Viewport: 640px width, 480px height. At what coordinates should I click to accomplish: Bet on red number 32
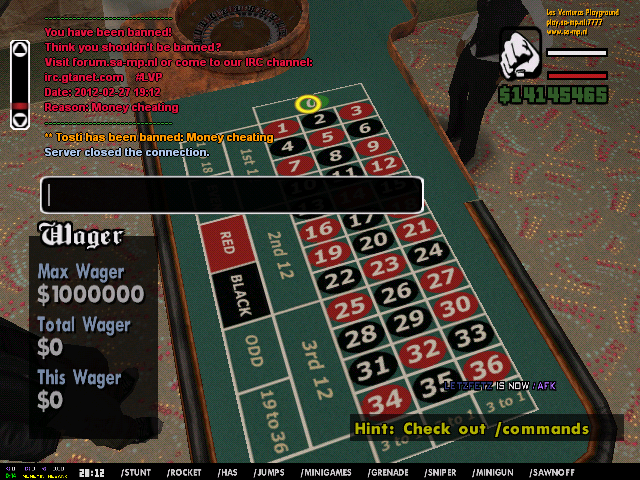[x=427, y=349]
